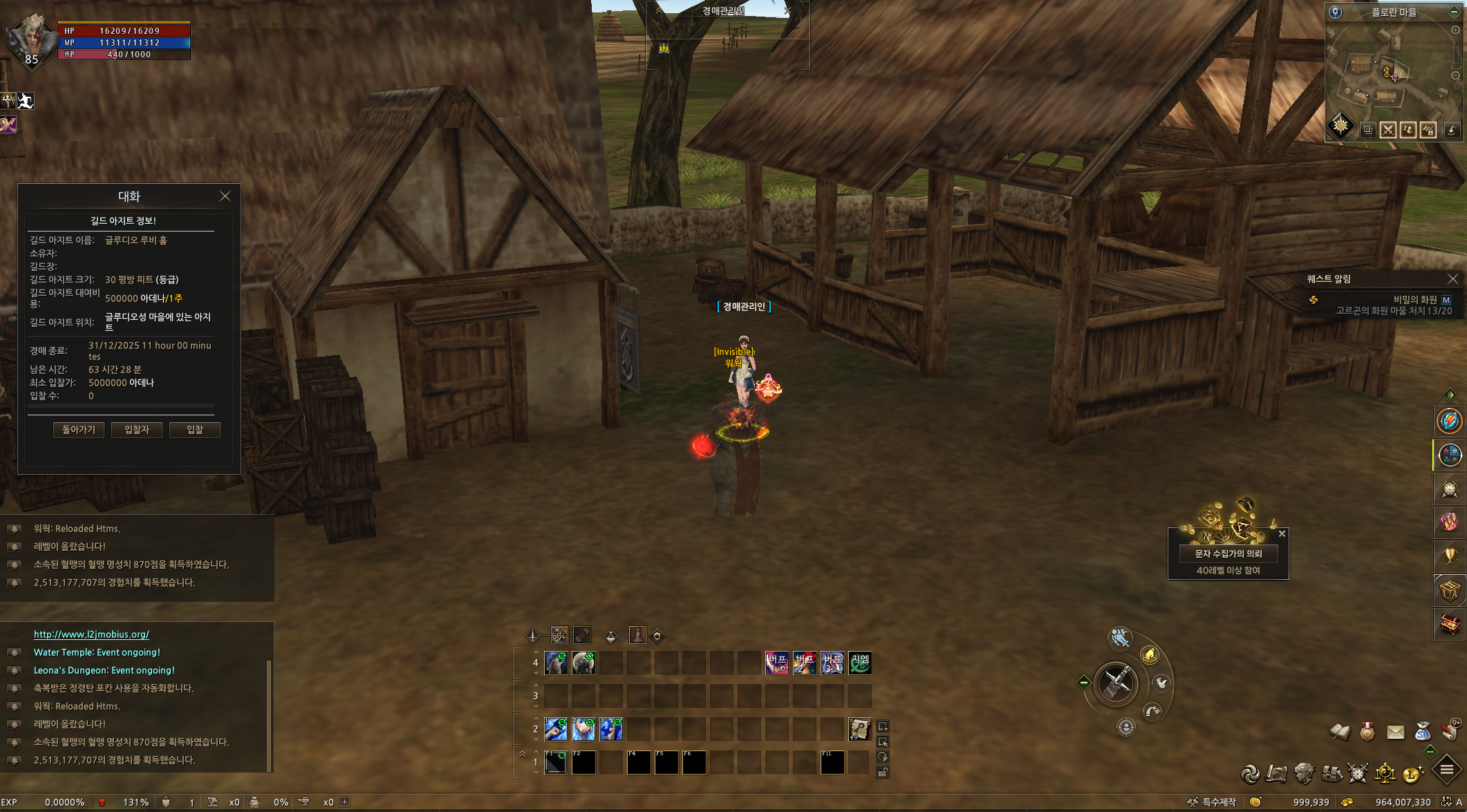Open the mail envelope icon
1467x812 pixels.
click(1395, 732)
